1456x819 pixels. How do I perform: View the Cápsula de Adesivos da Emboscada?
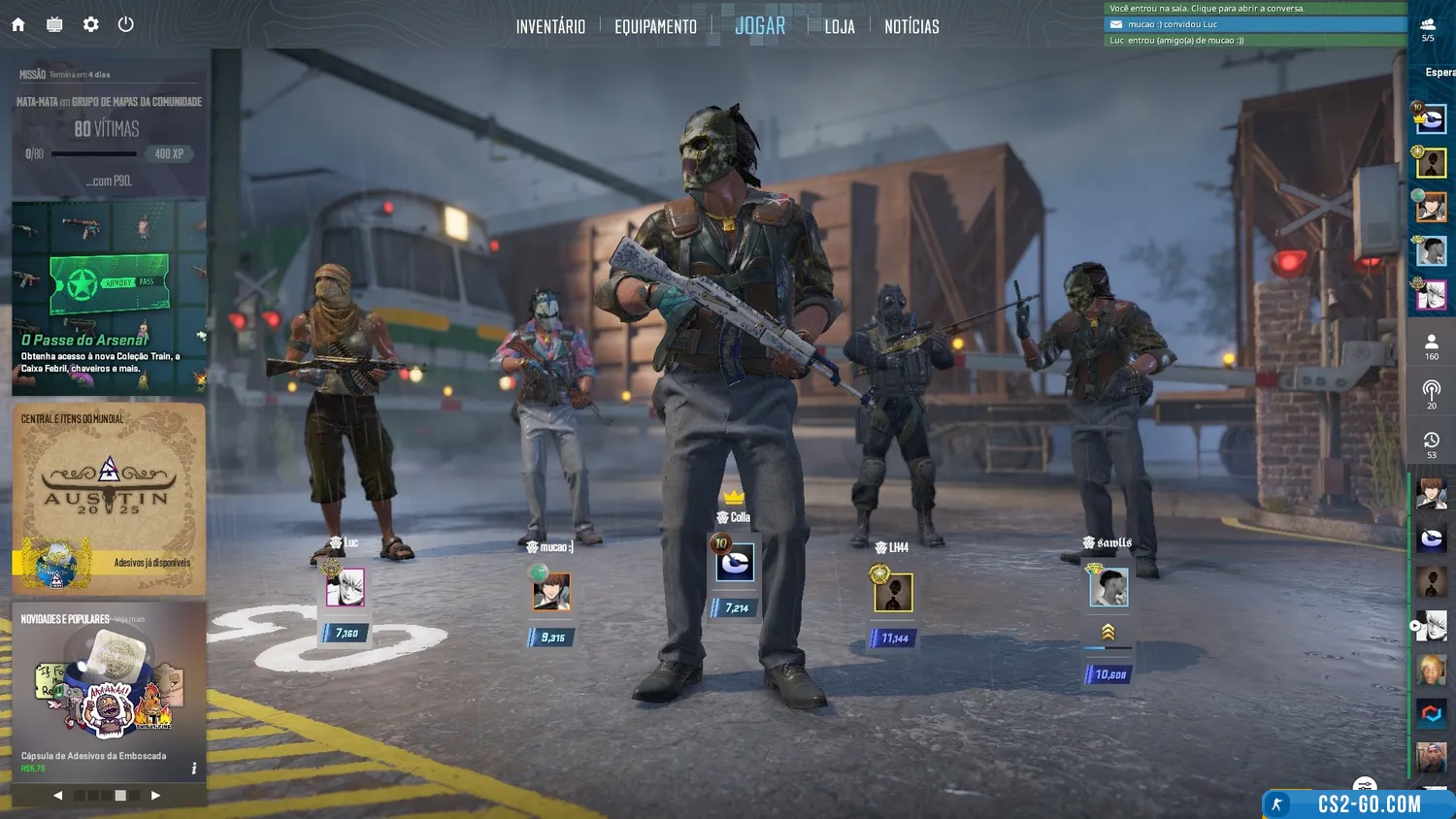coord(109,691)
